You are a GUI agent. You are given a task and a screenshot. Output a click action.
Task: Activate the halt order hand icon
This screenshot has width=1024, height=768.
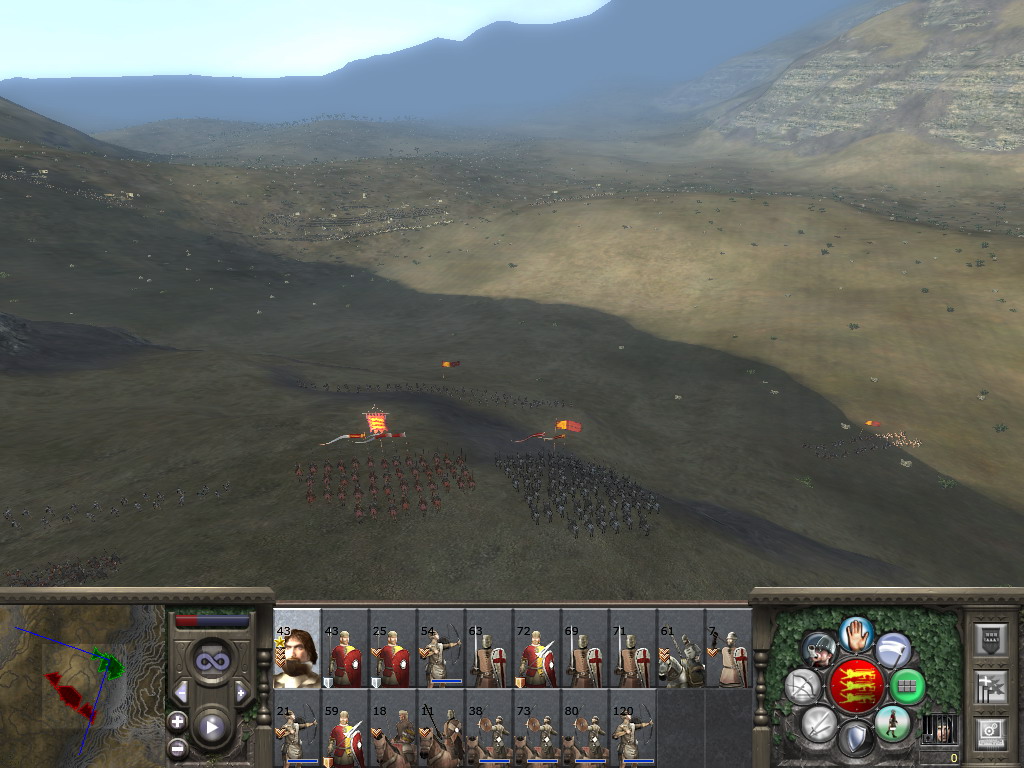856,634
